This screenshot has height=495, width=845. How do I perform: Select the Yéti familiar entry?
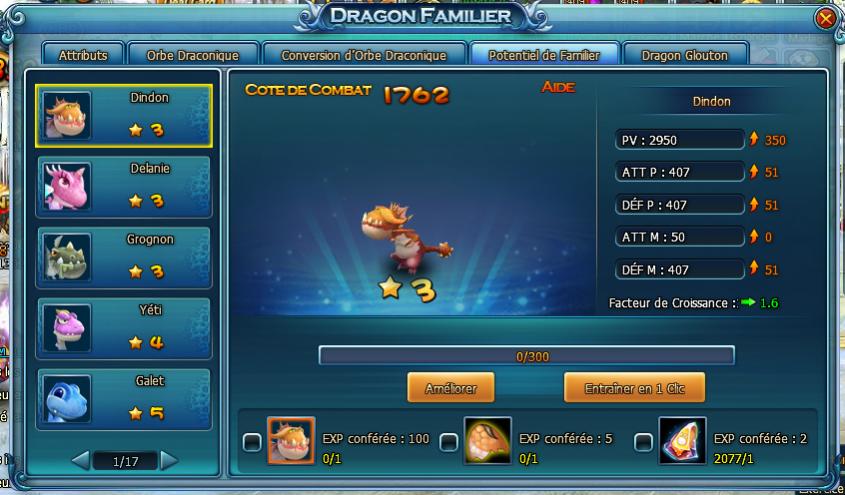[124, 327]
